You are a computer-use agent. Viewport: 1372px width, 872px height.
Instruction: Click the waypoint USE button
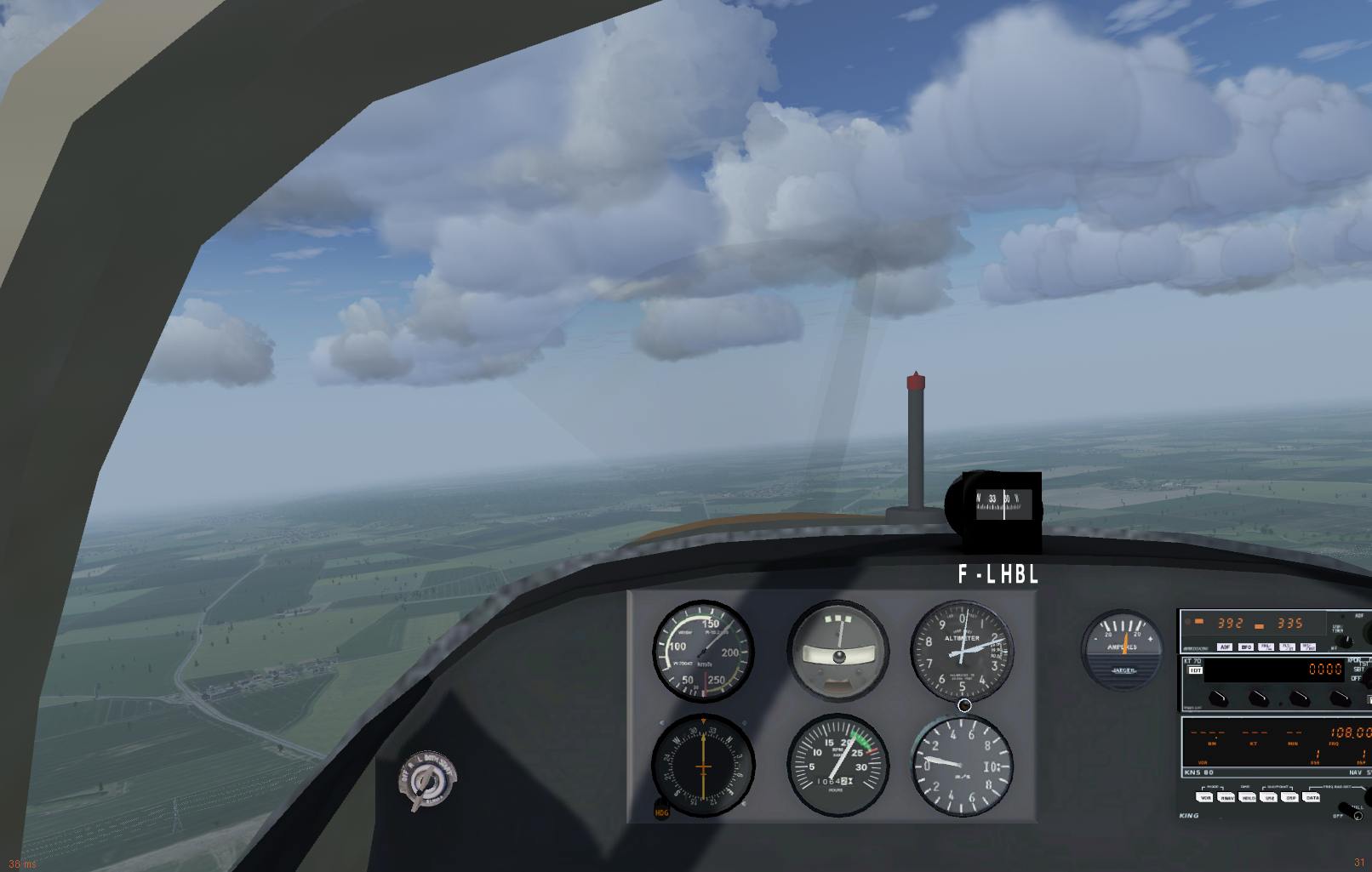coord(1269,797)
